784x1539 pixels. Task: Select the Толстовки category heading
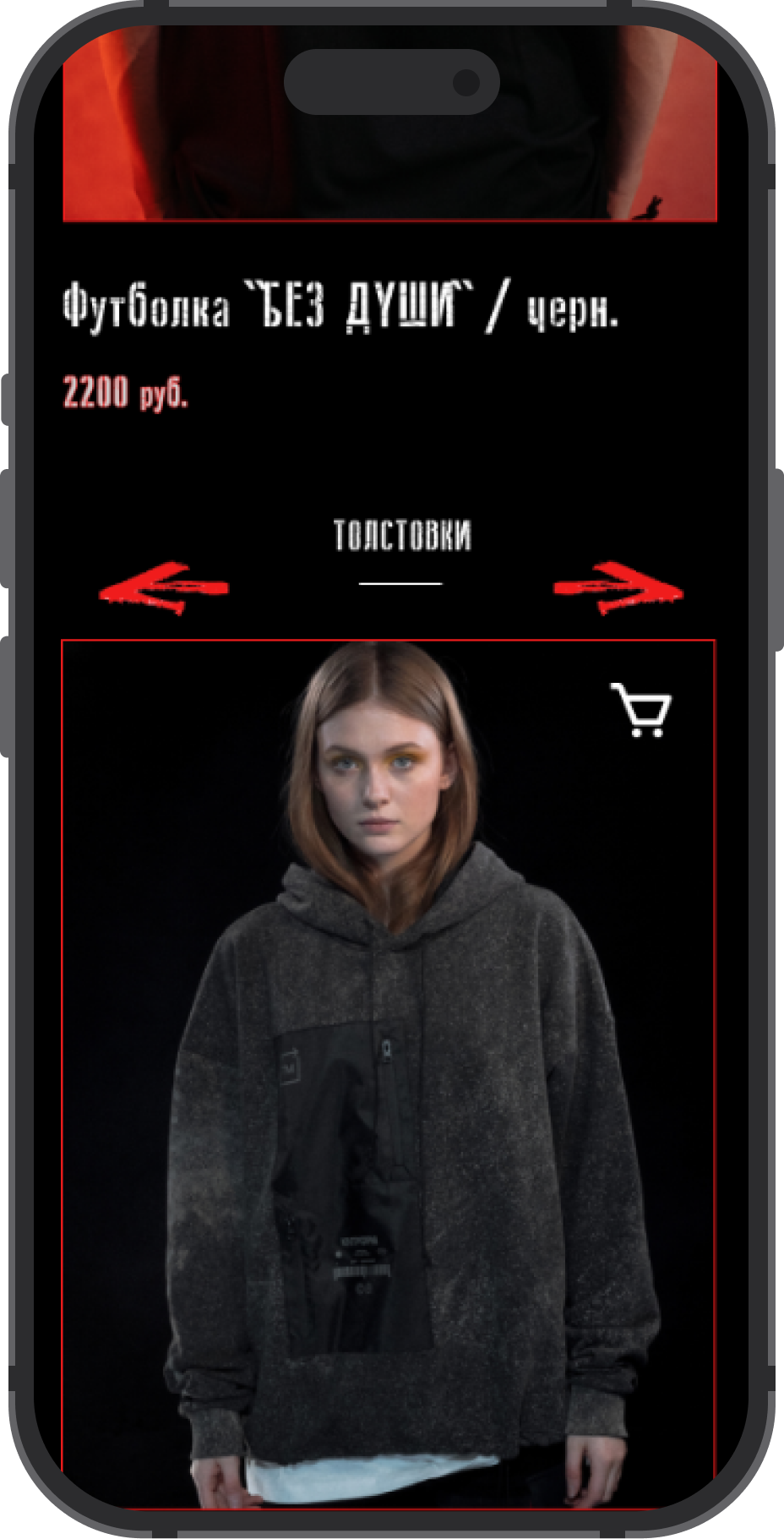pyautogui.click(x=401, y=536)
